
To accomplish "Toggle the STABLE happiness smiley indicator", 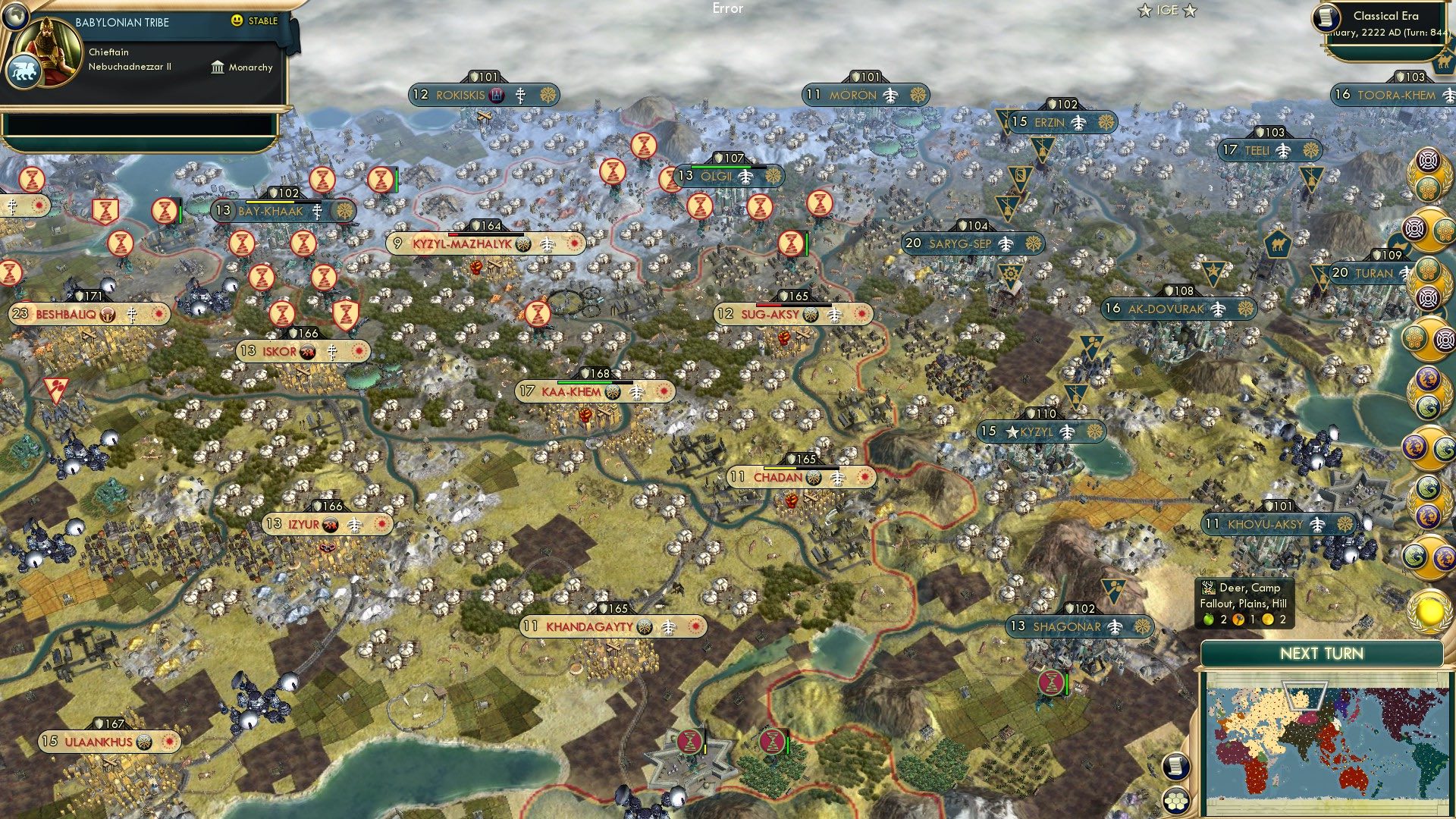I will coord(238,22).
